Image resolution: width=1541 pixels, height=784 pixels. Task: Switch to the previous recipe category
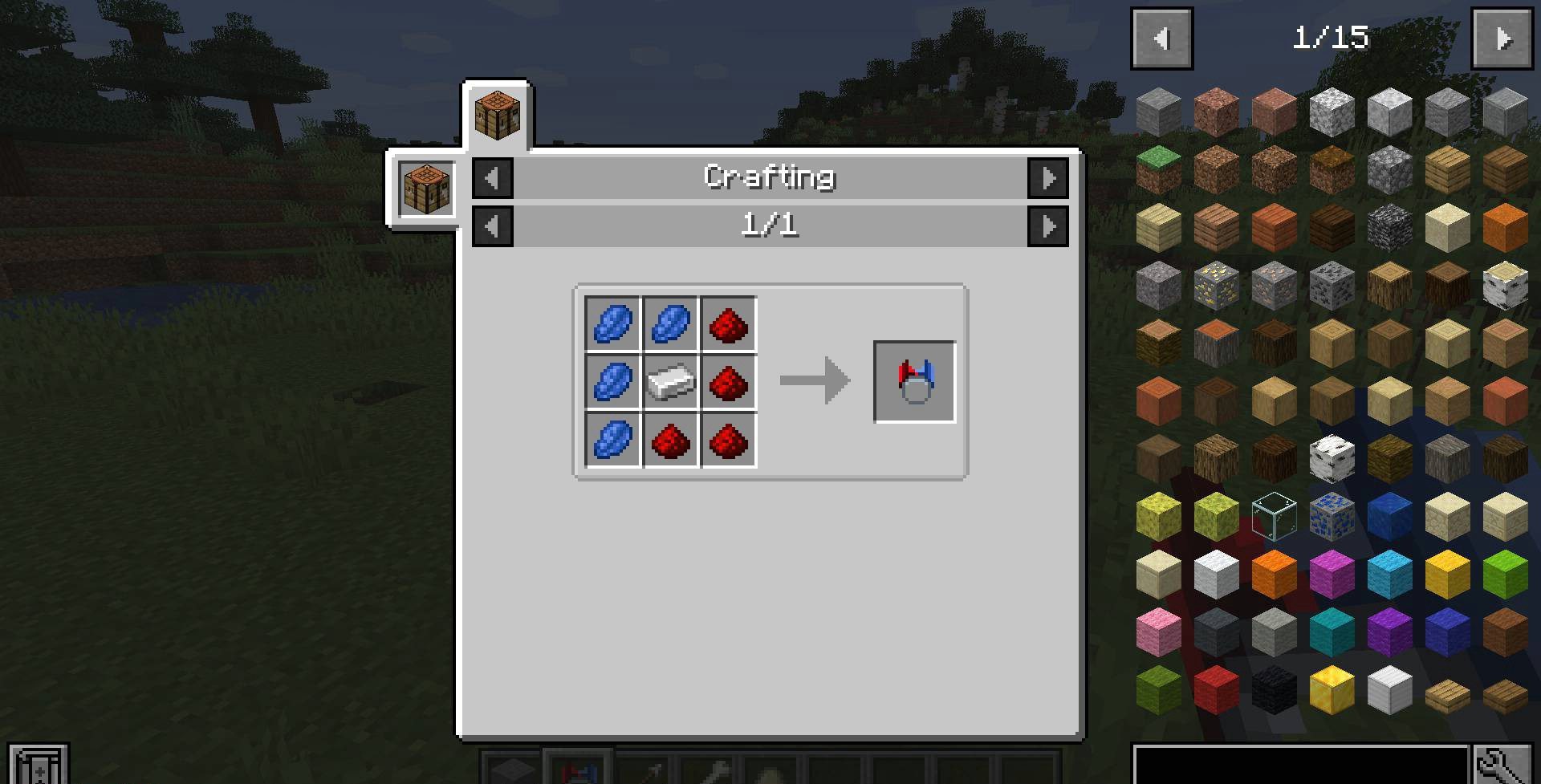point(493,178)
